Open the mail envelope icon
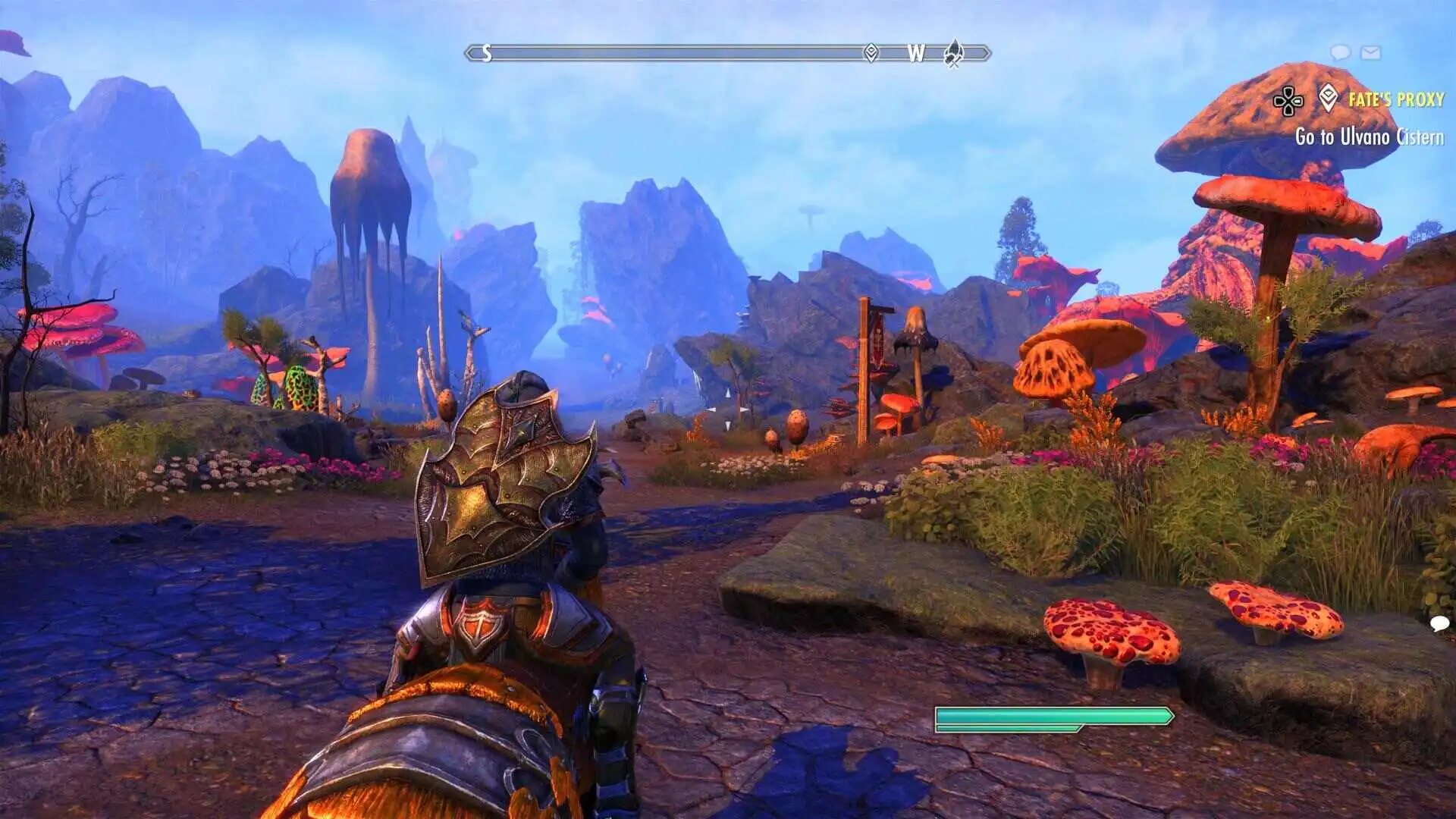 tap(1370, 52)
